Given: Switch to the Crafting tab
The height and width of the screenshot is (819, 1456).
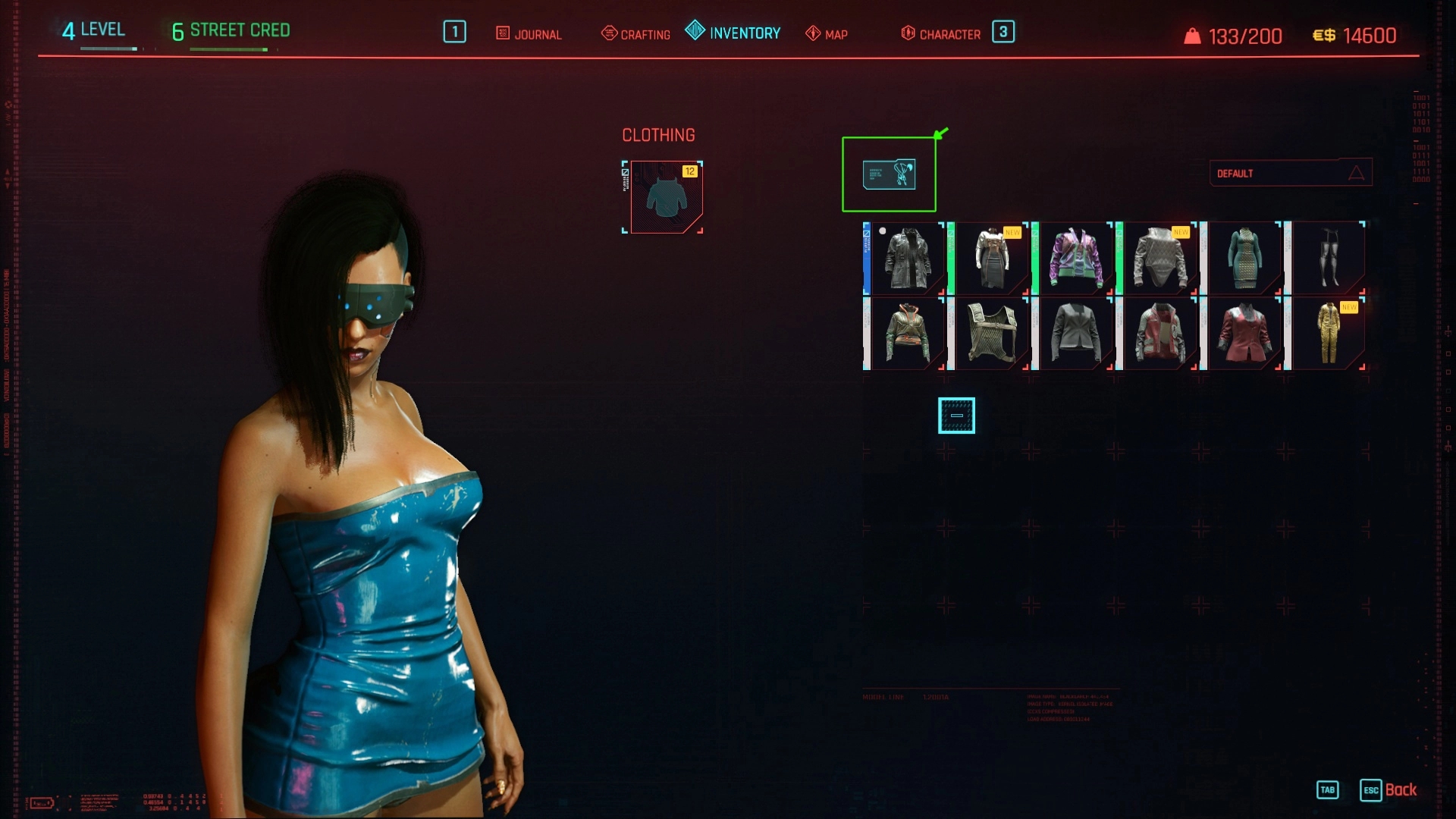Looking at the screenshot, I should [635, 34].
